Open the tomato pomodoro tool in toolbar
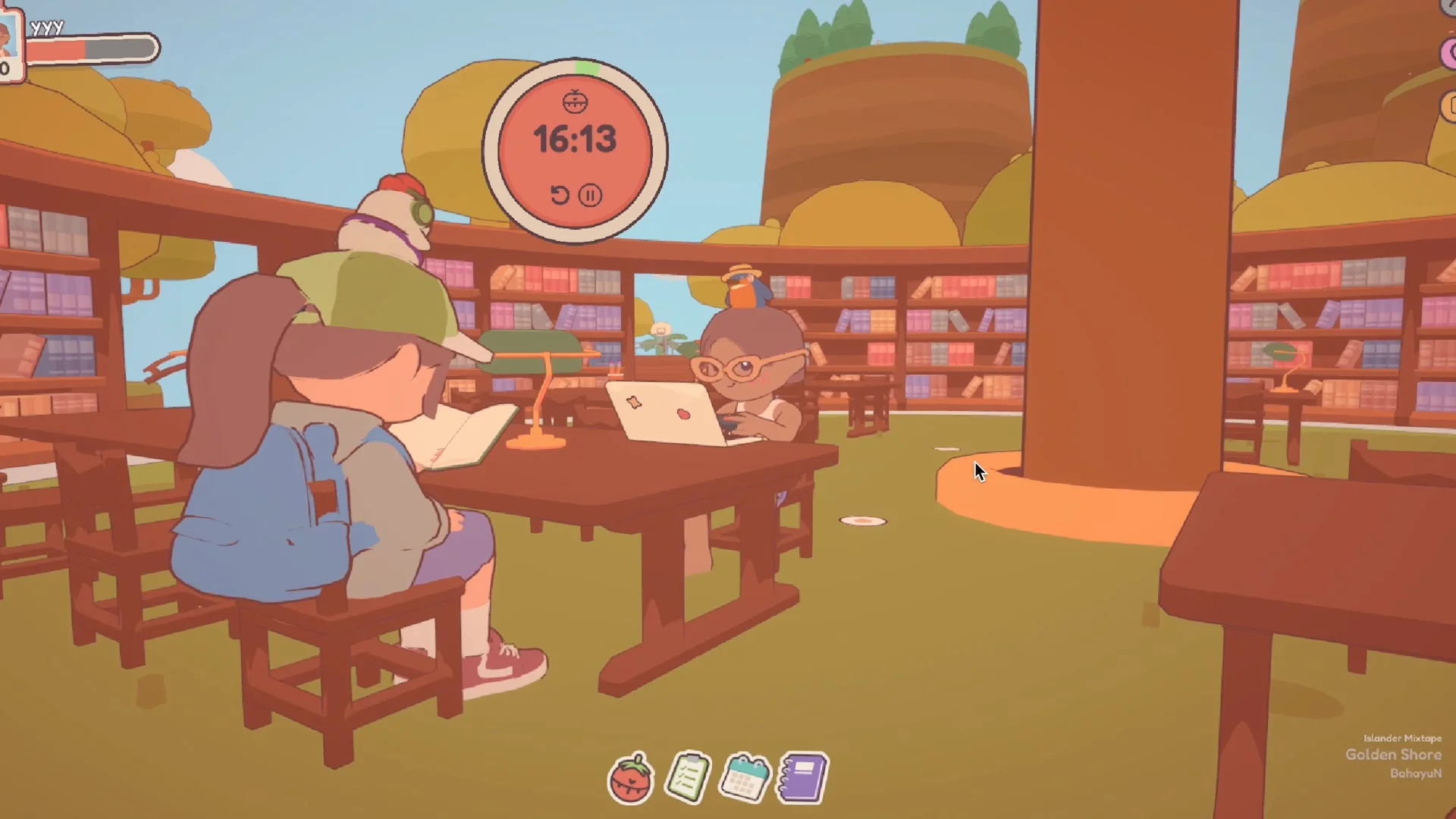Screen dimensions: 1456x819 (x=631, y=778)
